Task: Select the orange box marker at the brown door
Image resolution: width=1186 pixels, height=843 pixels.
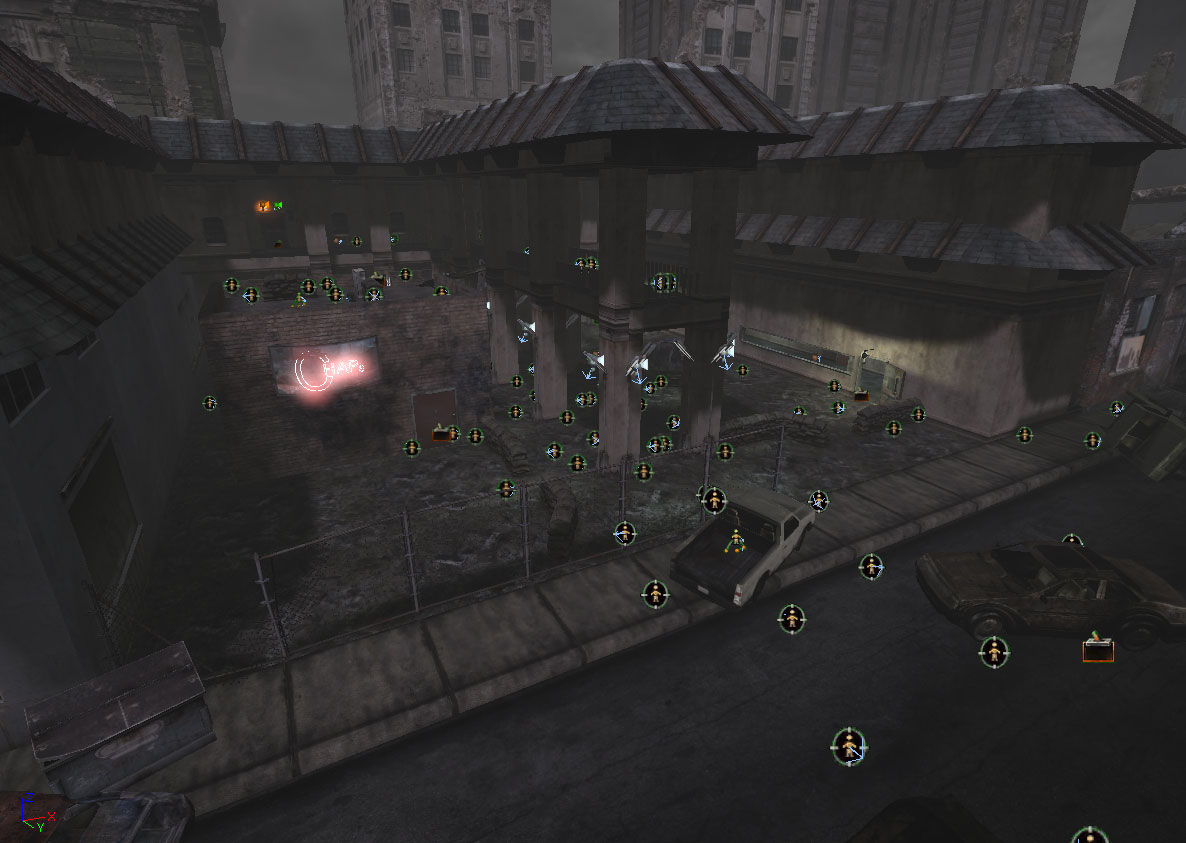Action: [x=441, y=435]
